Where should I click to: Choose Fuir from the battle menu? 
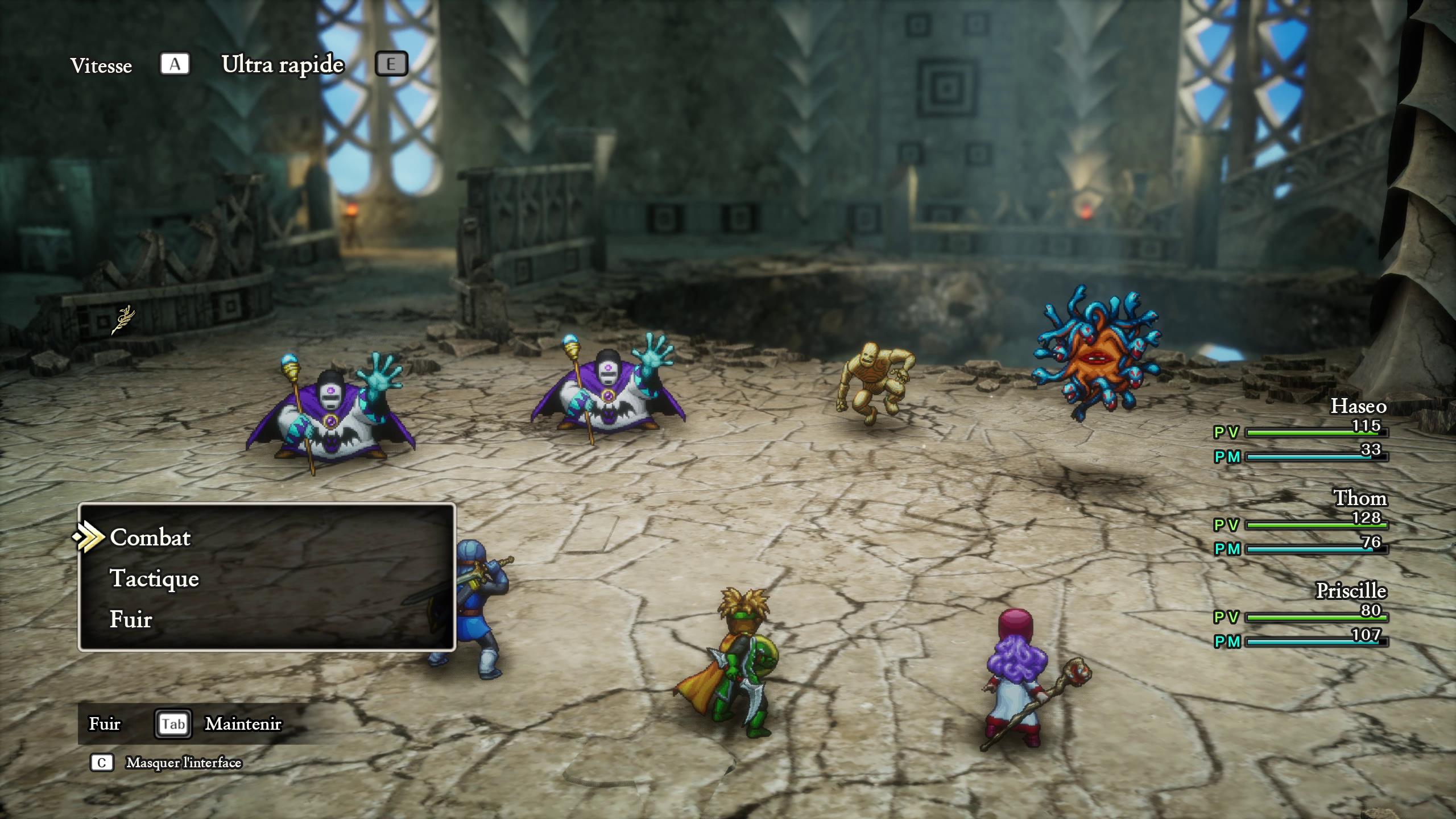(x=131, y=619)
